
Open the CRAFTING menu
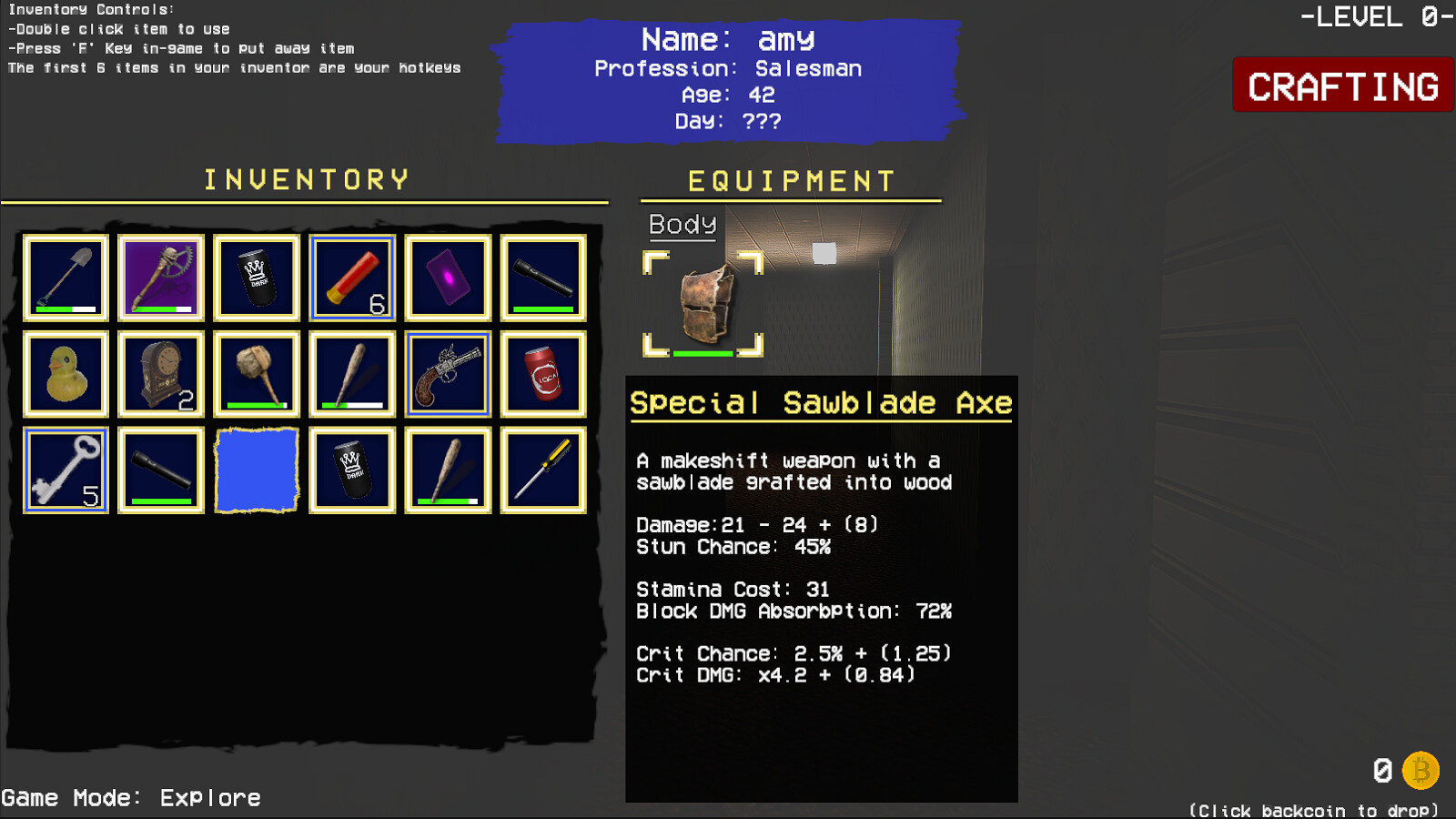tap(1341, 86)
